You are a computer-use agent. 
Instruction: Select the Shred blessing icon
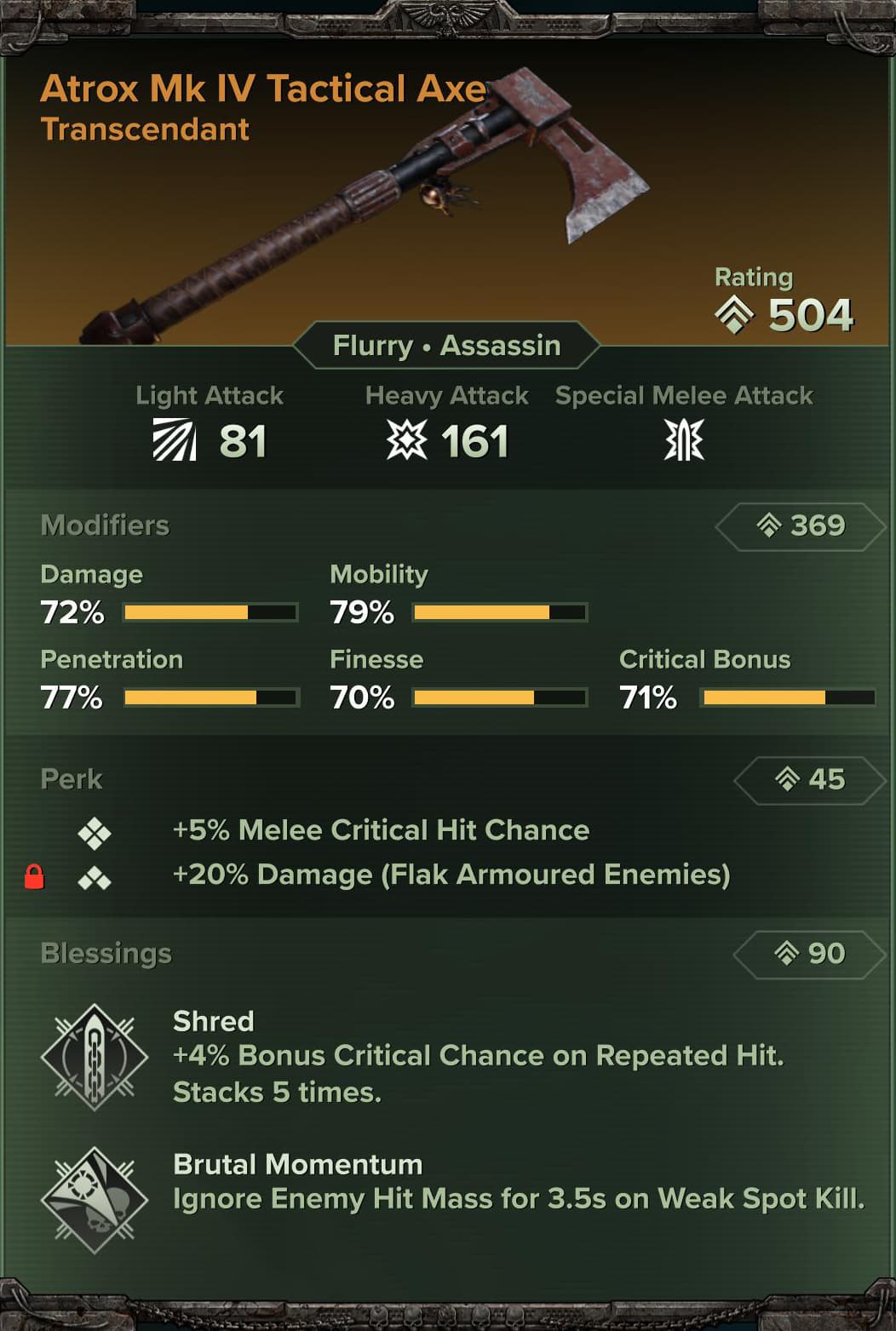(94, 1058)
